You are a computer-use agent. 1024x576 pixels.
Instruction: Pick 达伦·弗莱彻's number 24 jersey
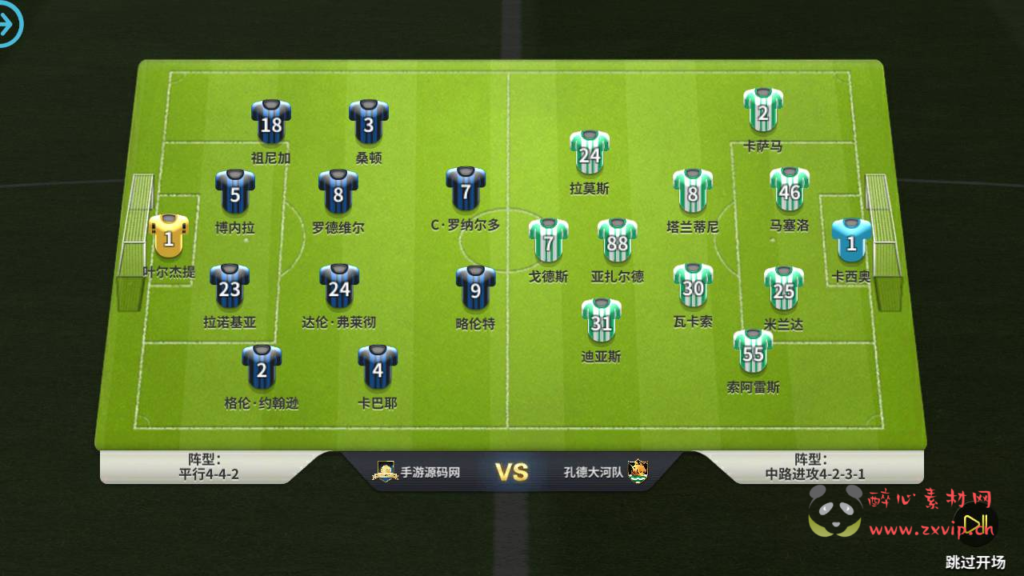[339, 287]
